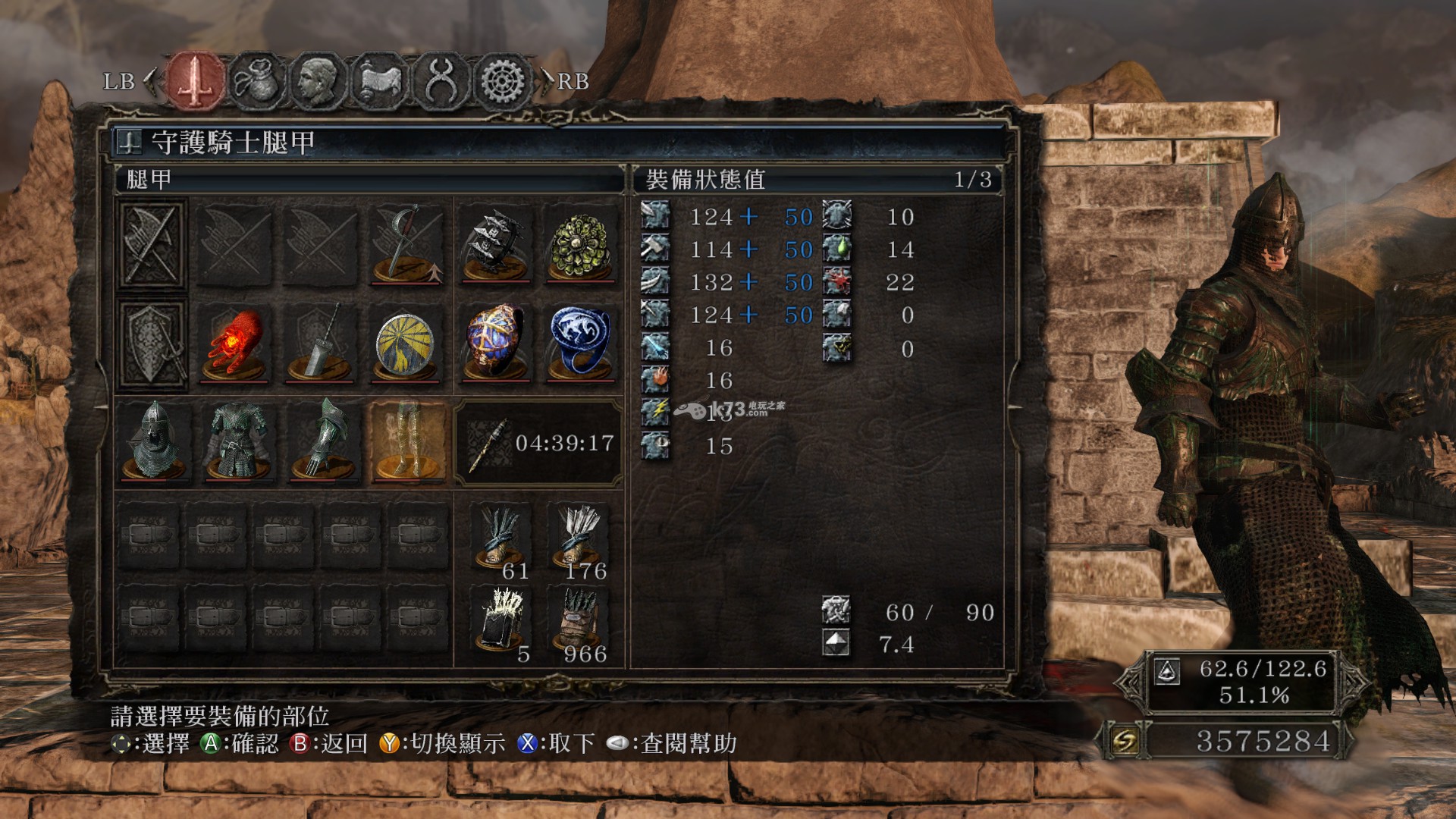The image size is (1456, 819).
Task: Select the multicolored orb ring slot
Action: pos(496,344)
